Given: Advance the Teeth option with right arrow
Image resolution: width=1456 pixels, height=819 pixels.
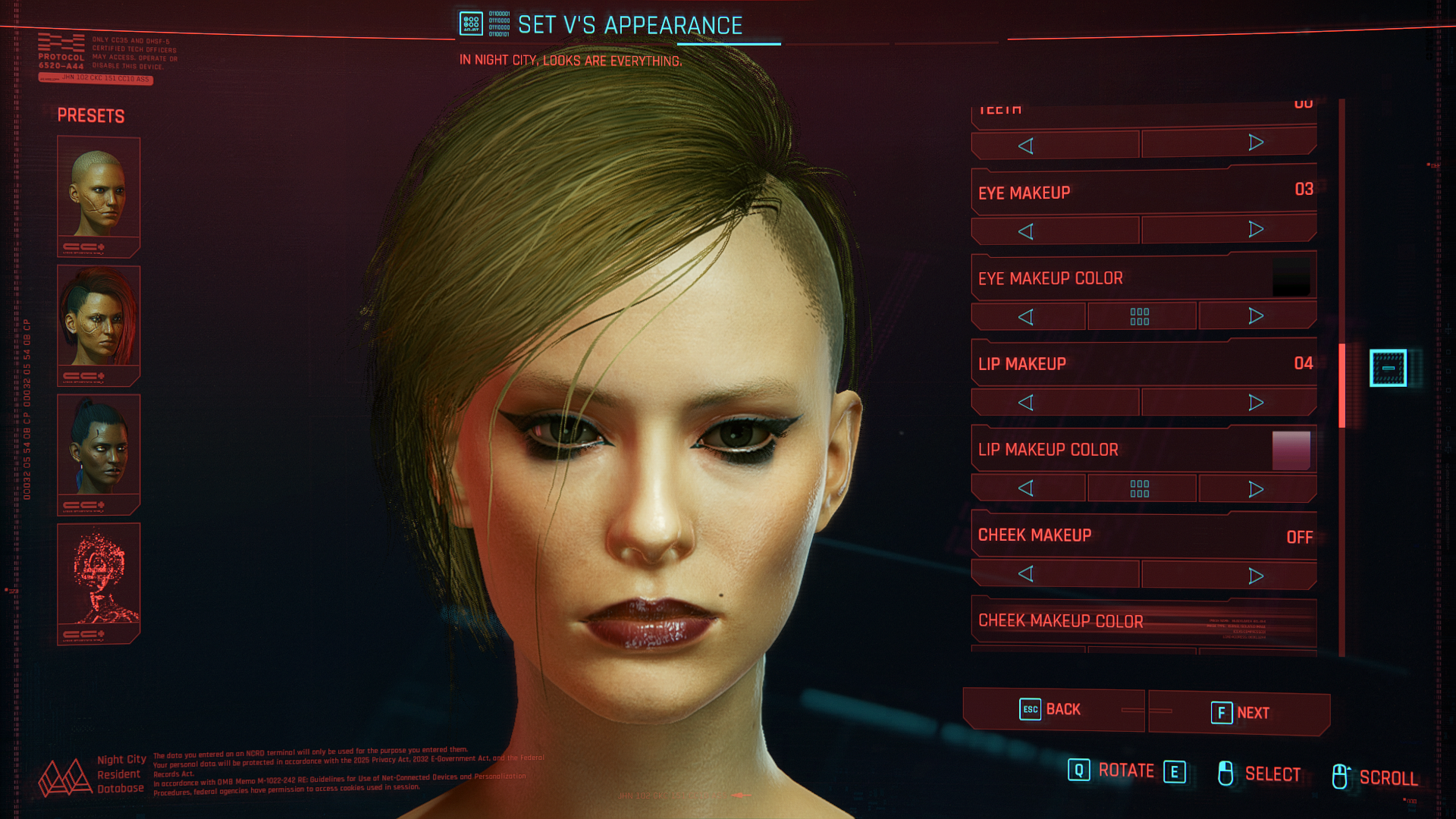Looking at the screenshot, I should click(x=1256, y=143).
